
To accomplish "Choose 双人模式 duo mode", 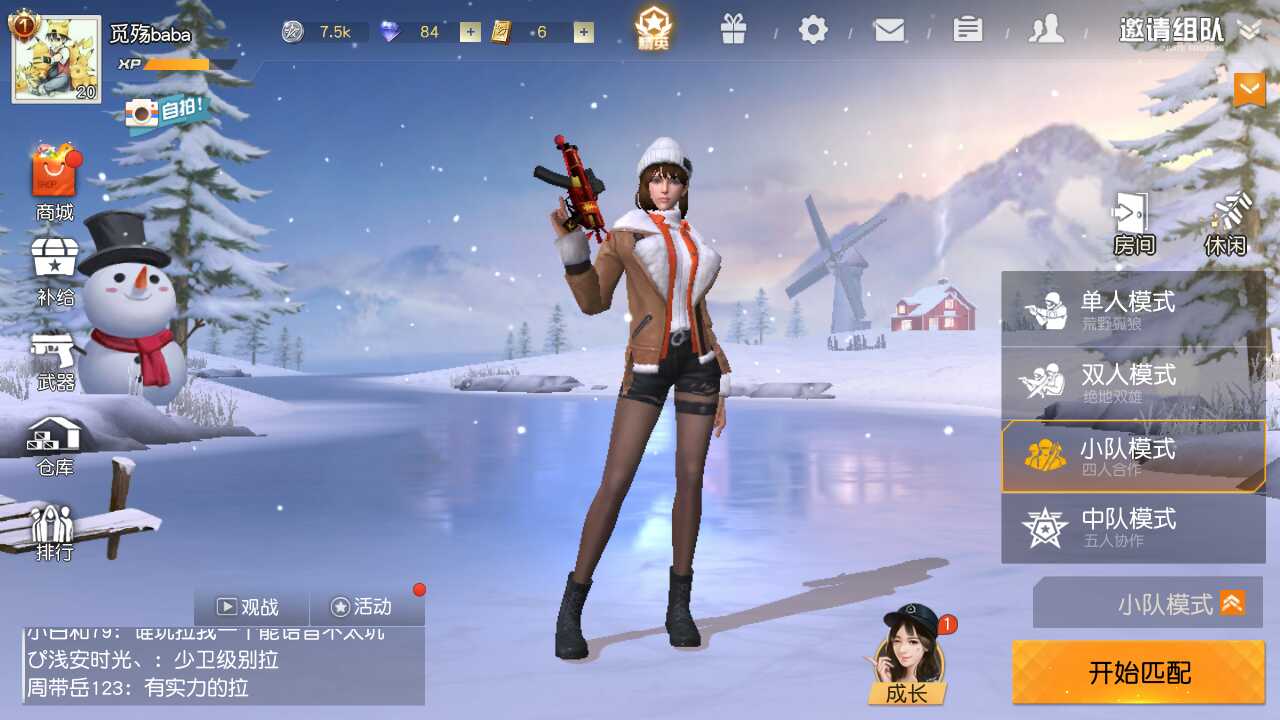I will (1133, 383).
